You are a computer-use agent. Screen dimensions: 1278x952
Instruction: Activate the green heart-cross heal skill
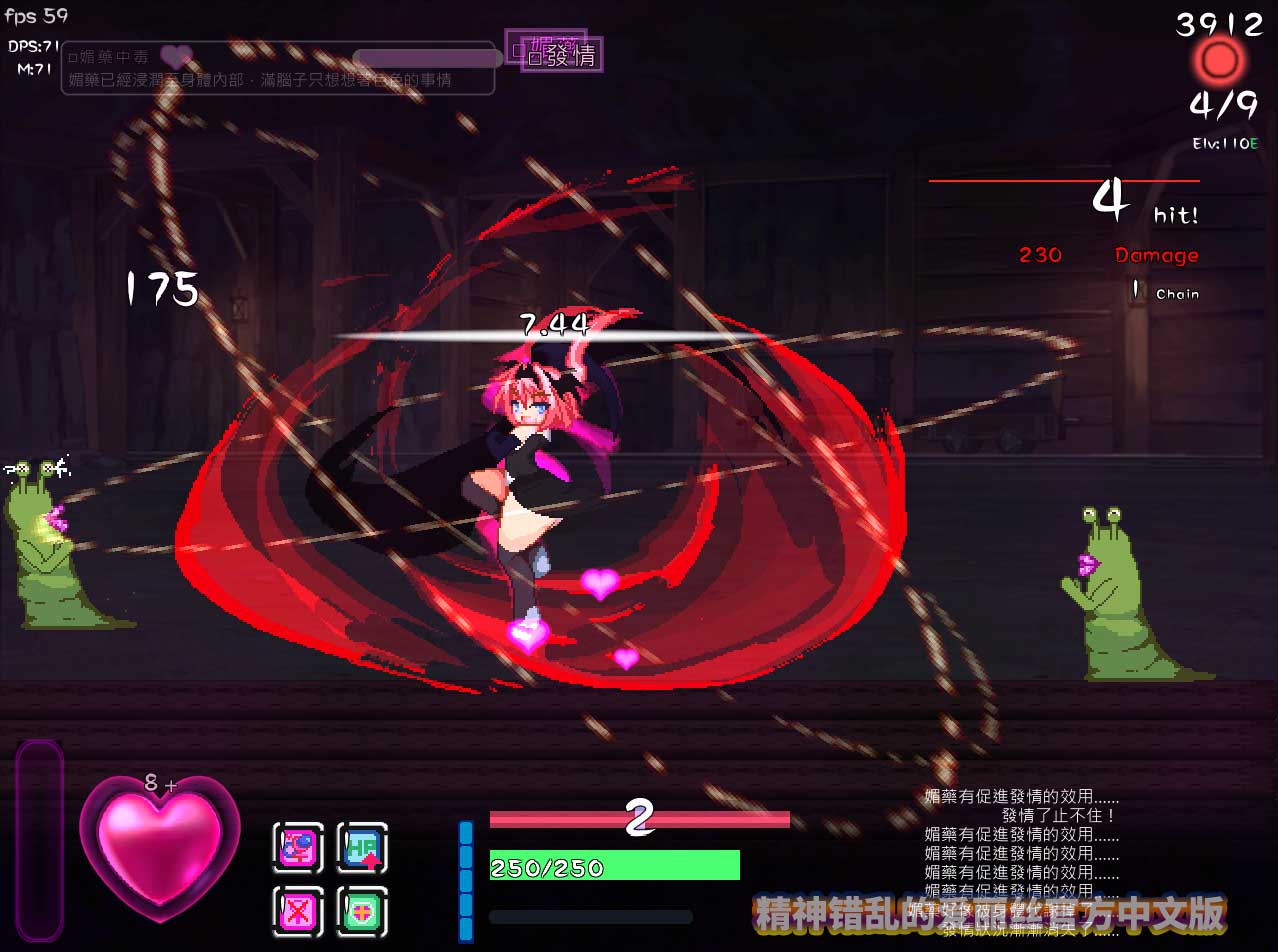click(362, 912)
